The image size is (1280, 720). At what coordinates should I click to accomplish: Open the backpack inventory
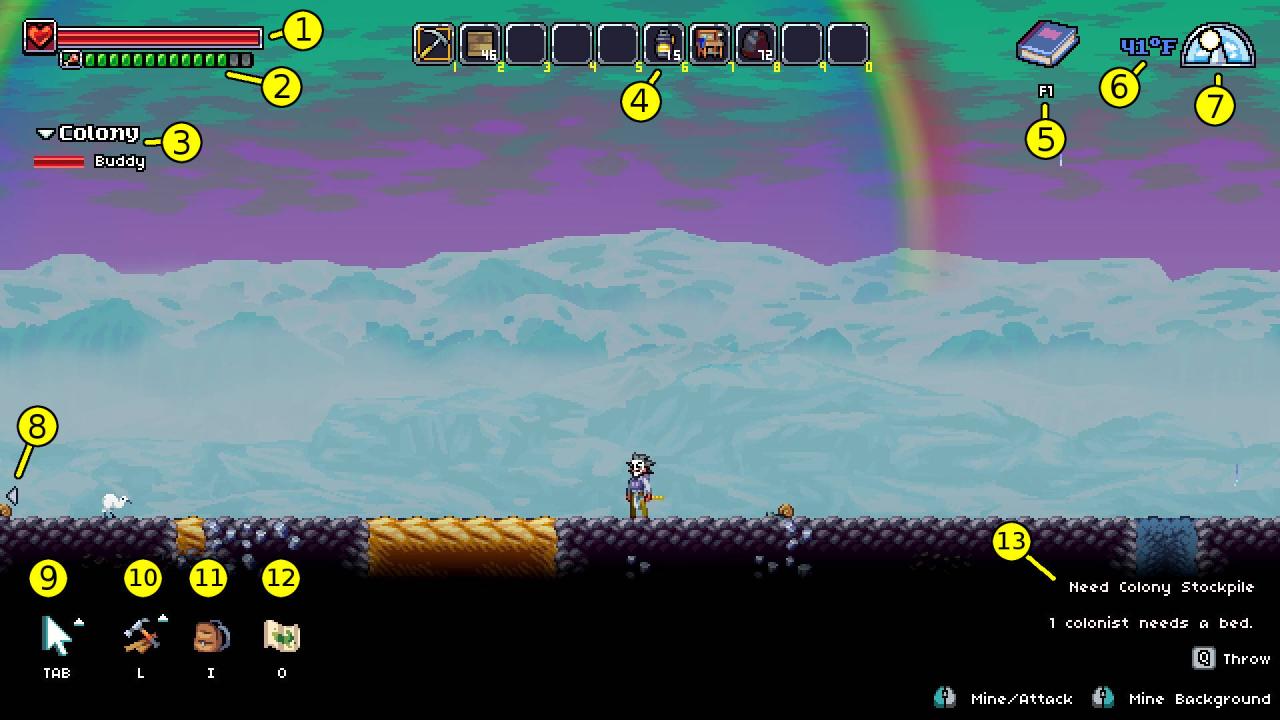[x=211, y=636]
